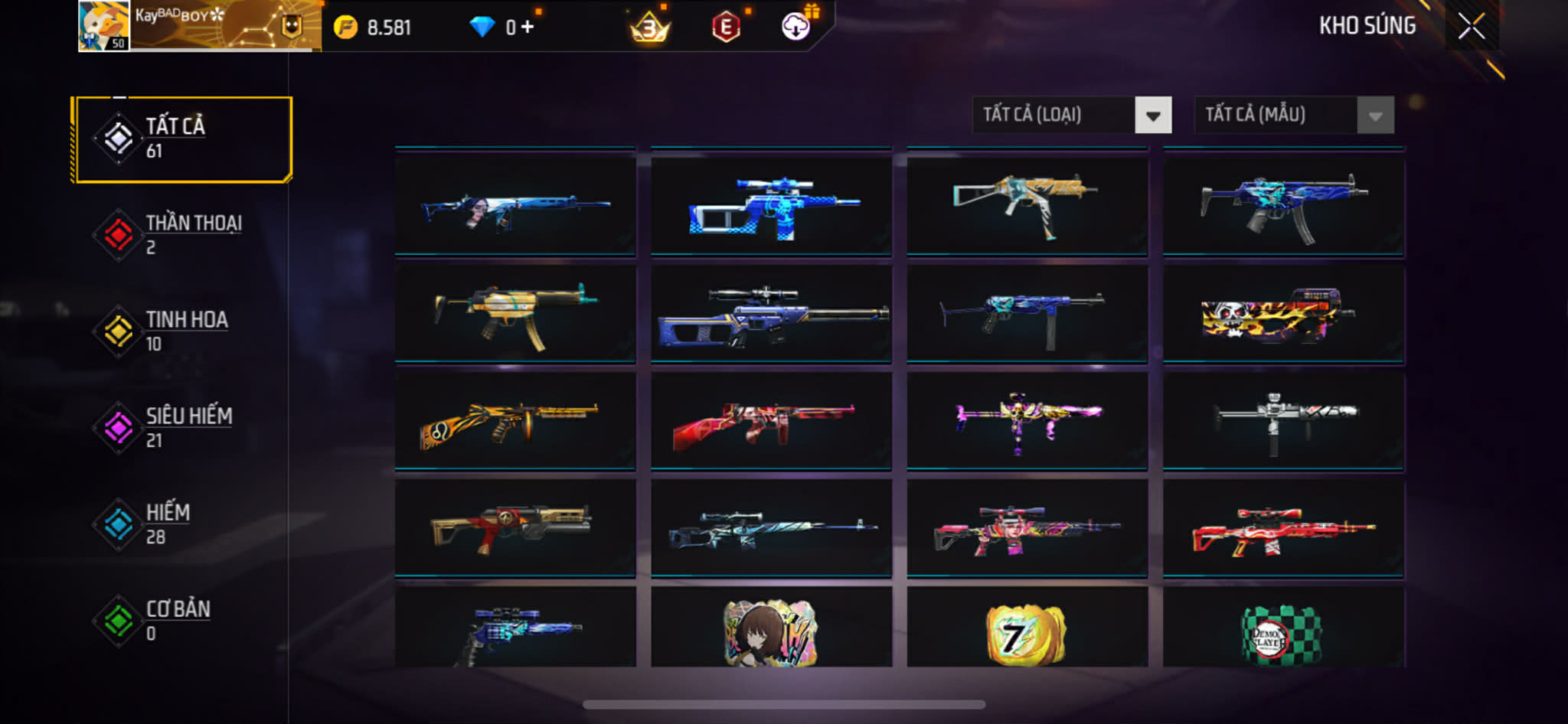1568x724 pixels.
Task: Show the Hiếm weapon skins
Action: pyautogui.click(x=182, y=524)
